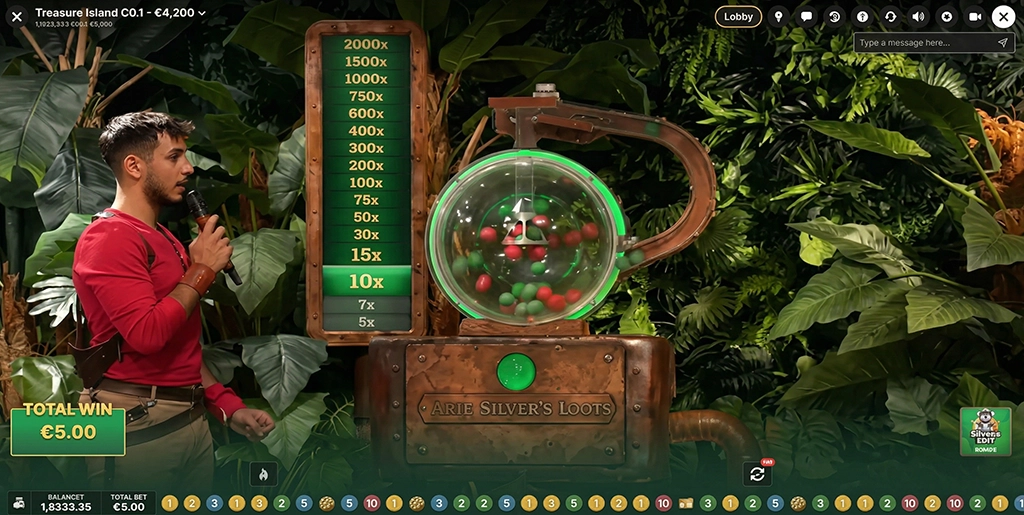Click the X at top-left corner
1024x515 pixels.
tap(16, 16)
